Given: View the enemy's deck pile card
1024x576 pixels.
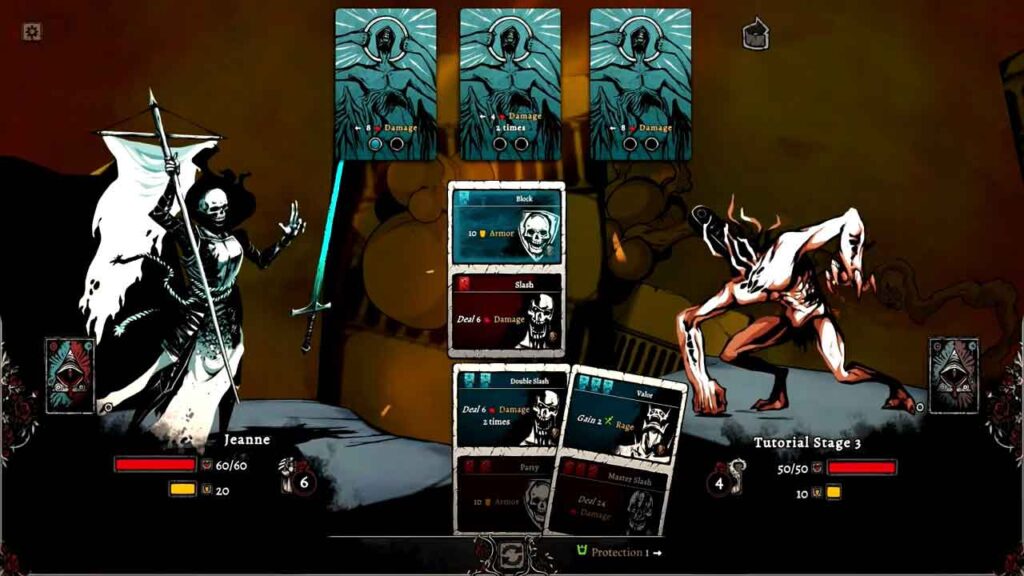Looking at the screenshot, I should point(953,375).
